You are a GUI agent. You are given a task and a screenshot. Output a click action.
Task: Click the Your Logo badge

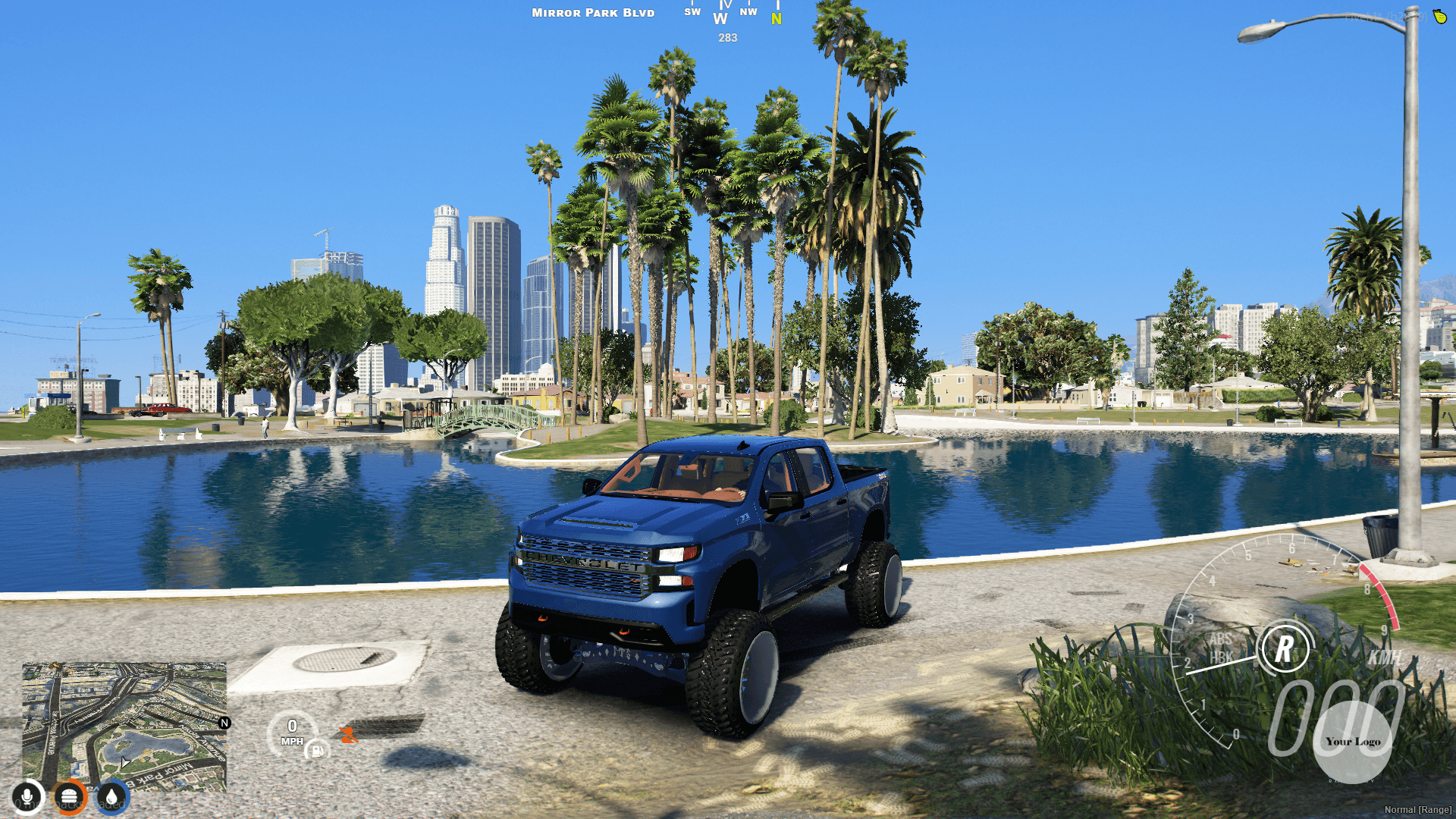click(1354, 742)
